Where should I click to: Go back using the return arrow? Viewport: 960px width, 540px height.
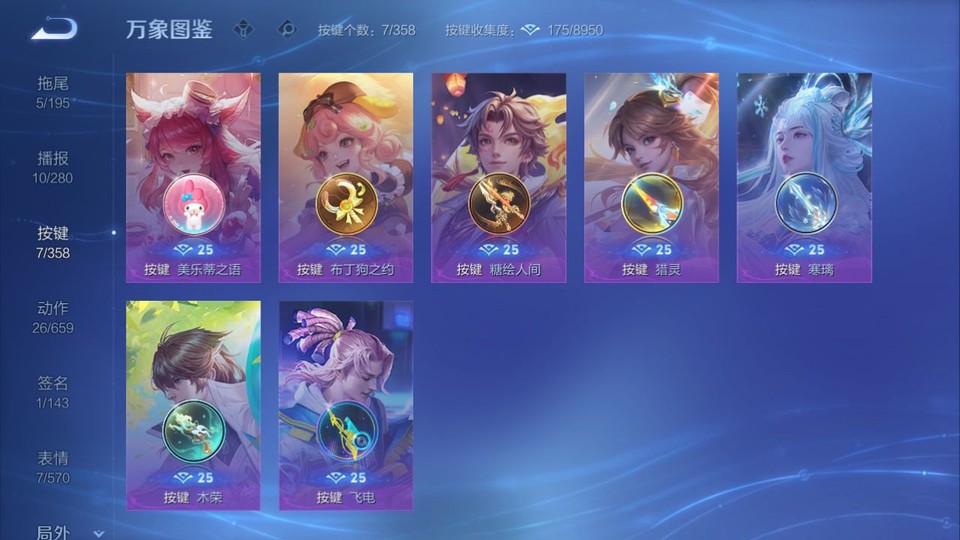[x=54, y=29]
